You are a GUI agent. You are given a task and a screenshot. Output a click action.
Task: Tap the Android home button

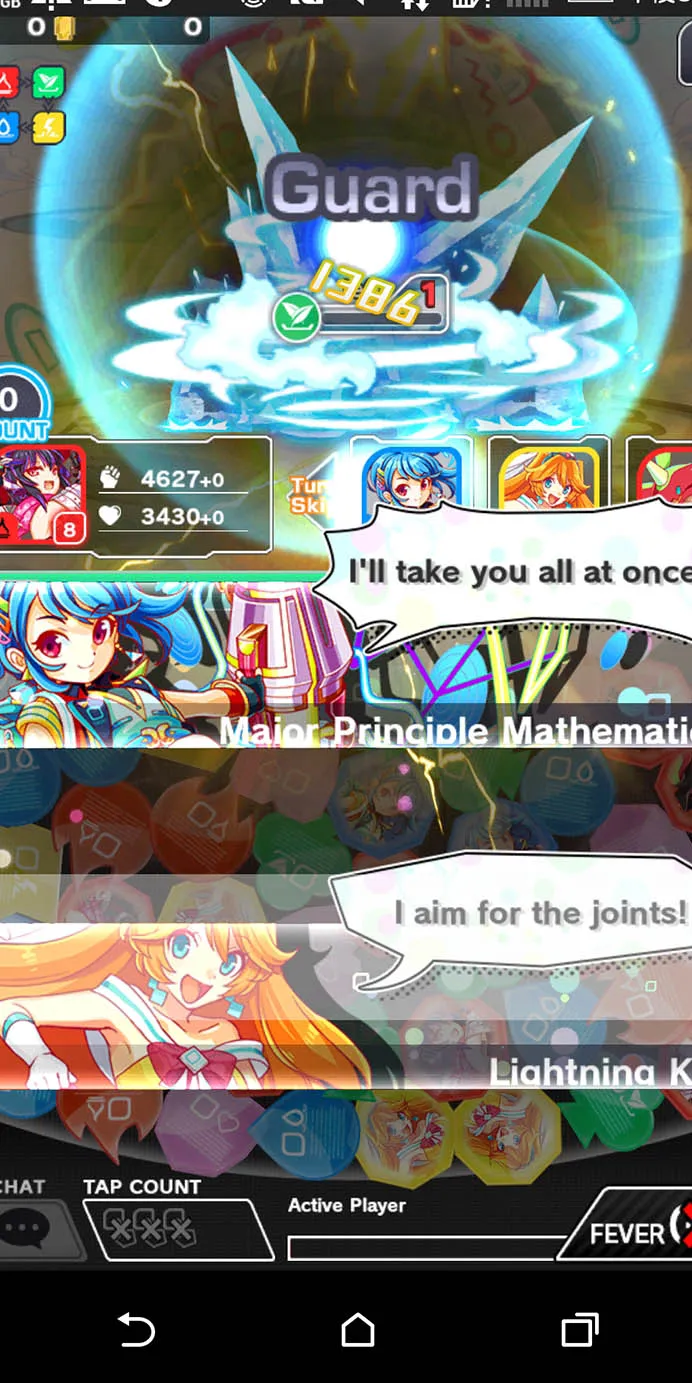pyautogui.click(x=357, y=1330)
